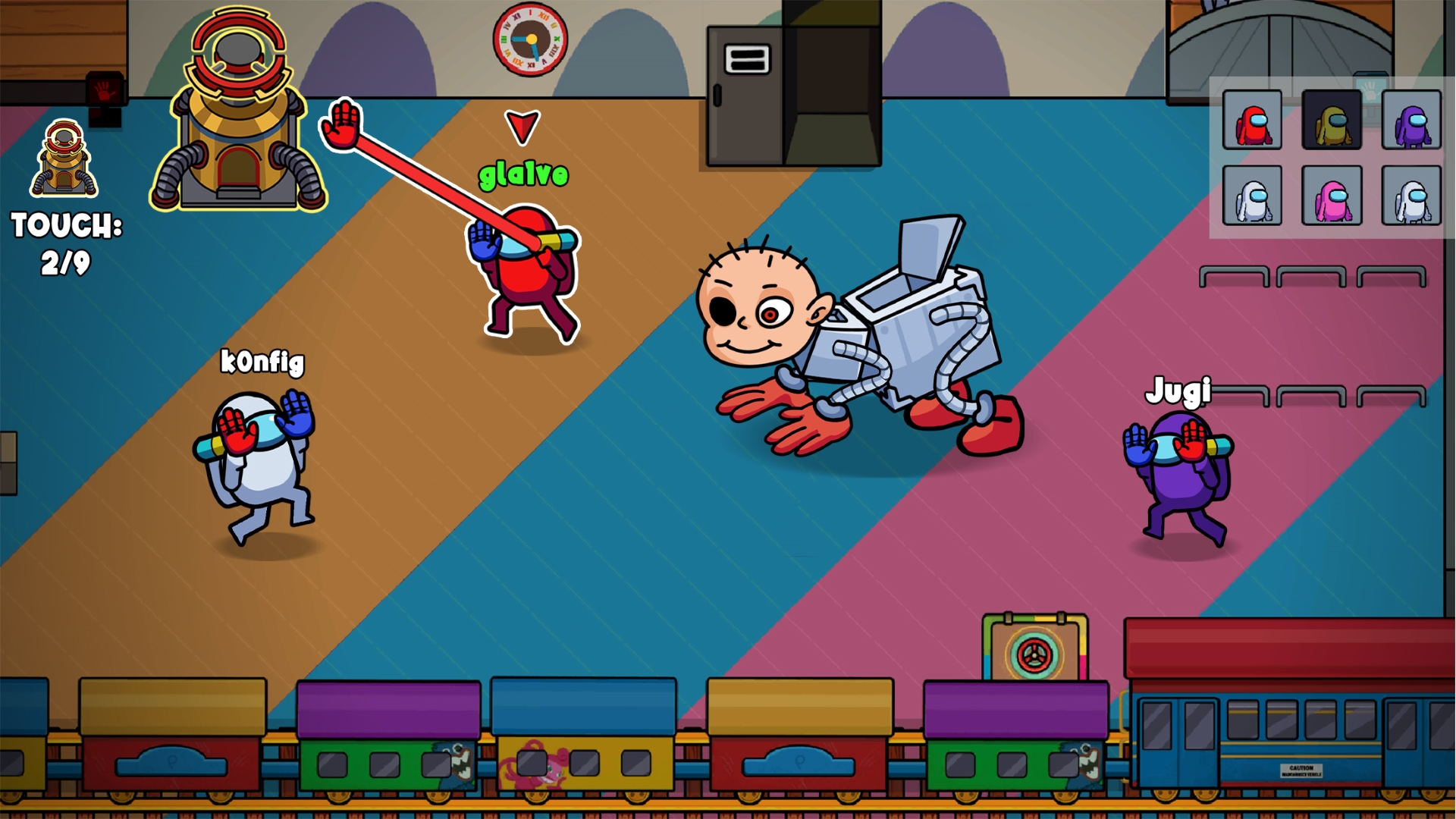Select the purple crewmate portrait

[x=1410, y=121]
